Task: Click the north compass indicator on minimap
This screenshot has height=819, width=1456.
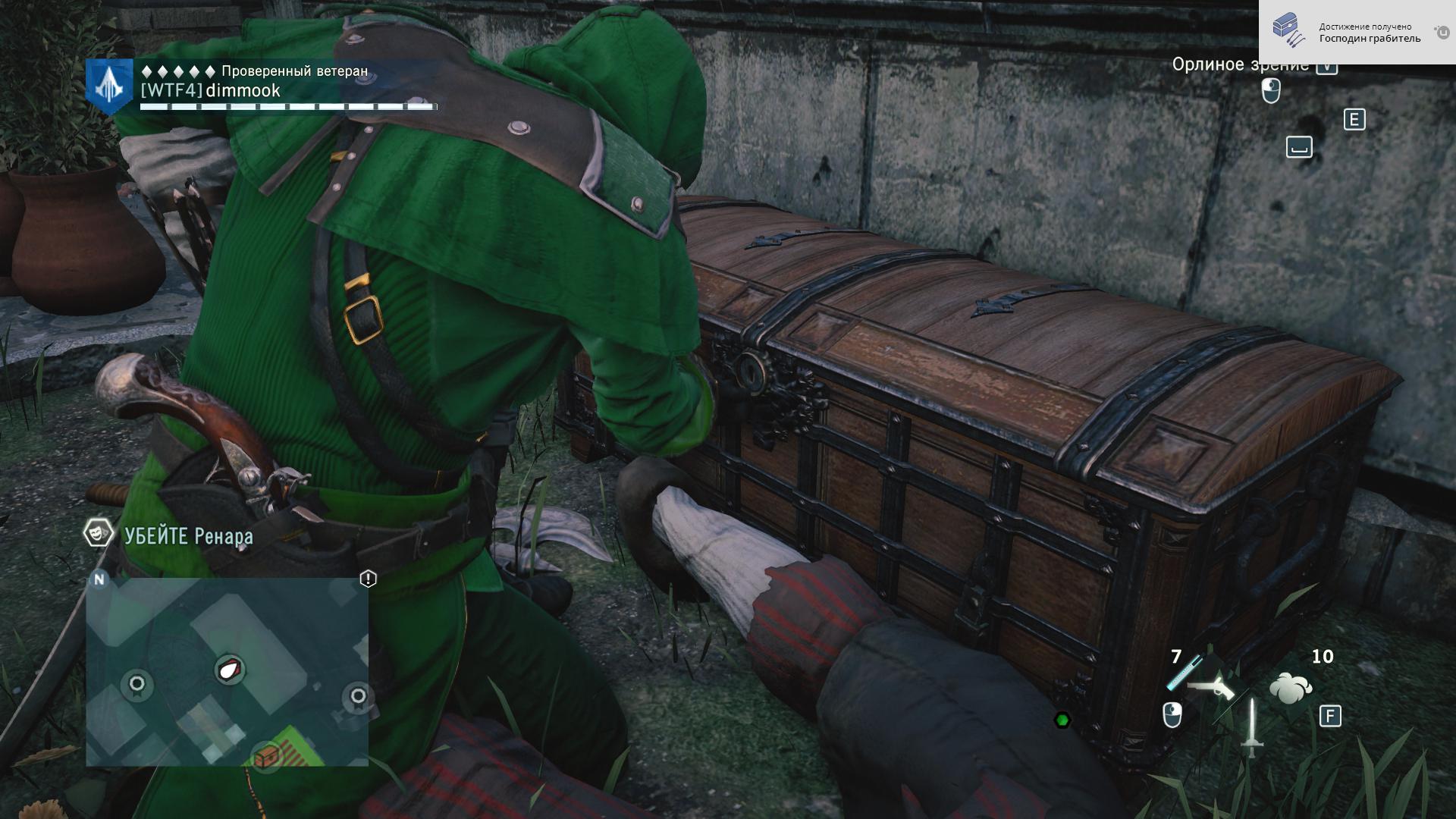Action: pyautogui.click(x=99, y=579)
